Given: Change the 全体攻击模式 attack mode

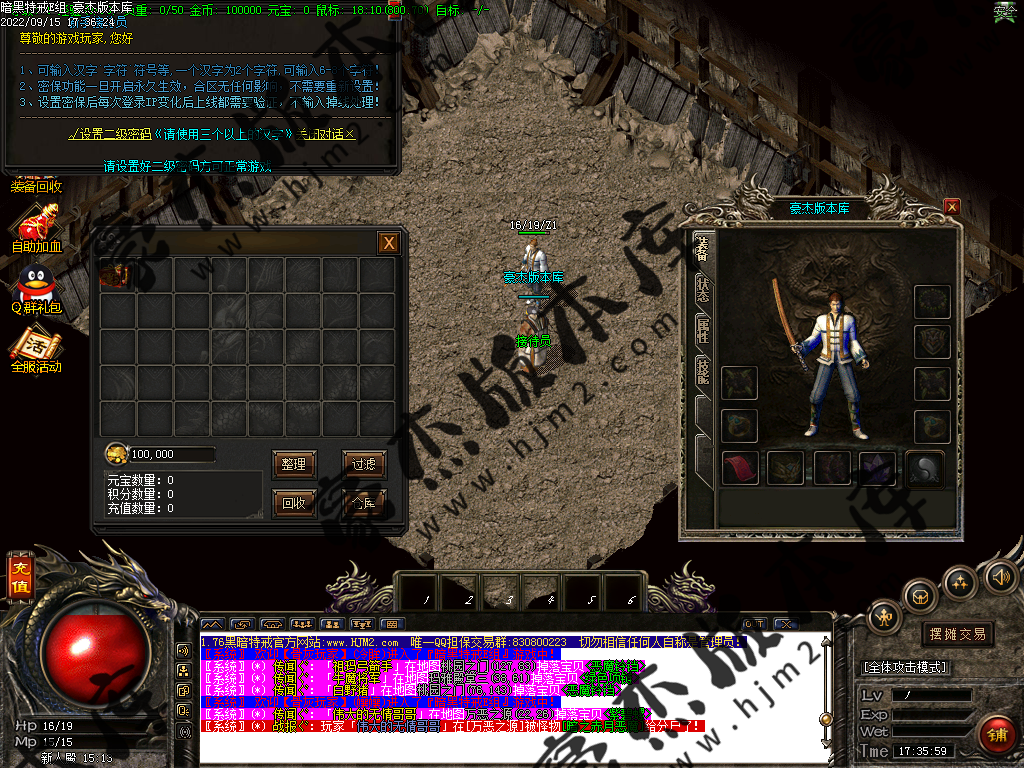Looking at the screenshot, I should pos(905,667).
